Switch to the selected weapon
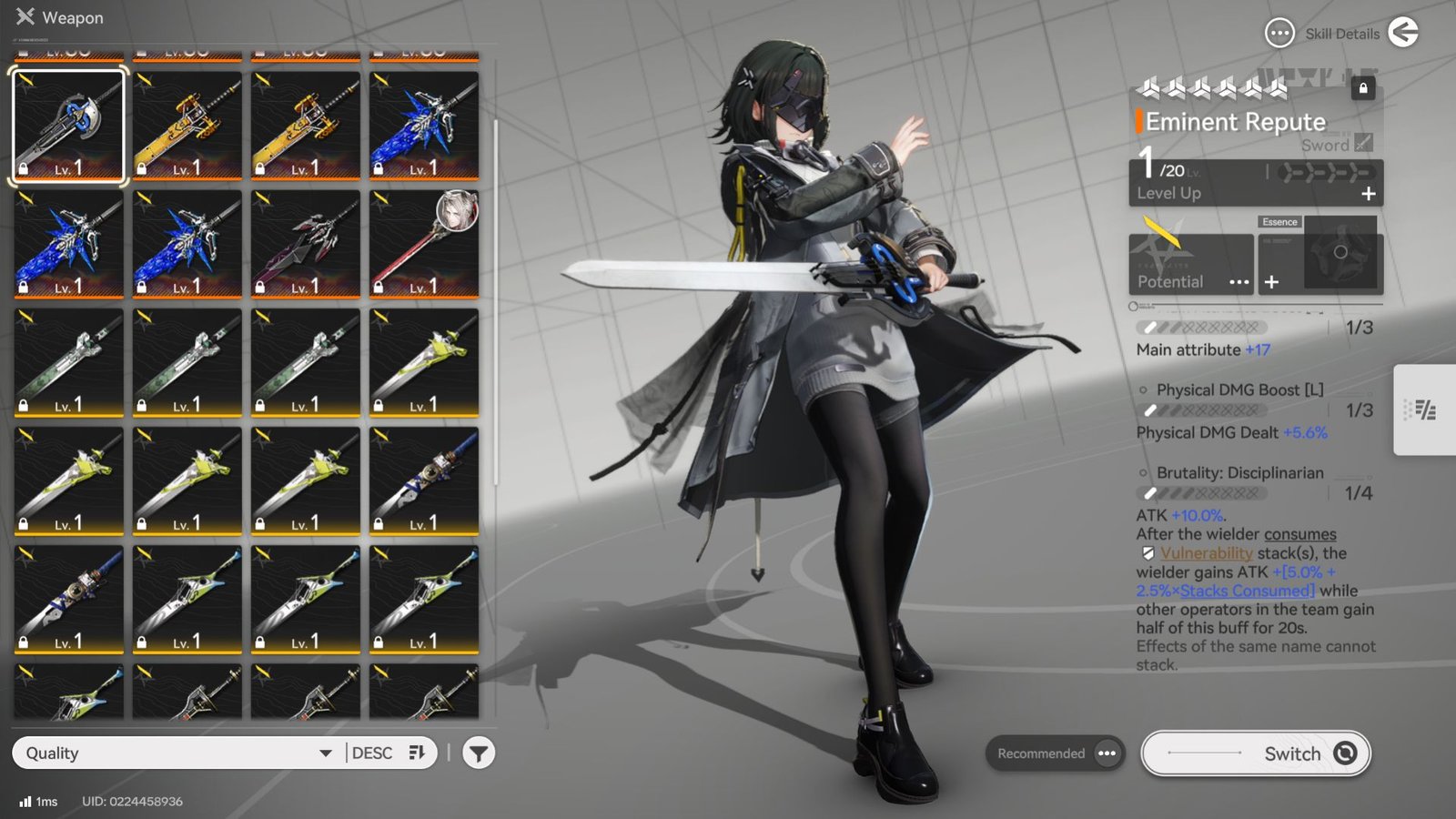Viewport: 1456px width, 819px height. point(1255,753)
